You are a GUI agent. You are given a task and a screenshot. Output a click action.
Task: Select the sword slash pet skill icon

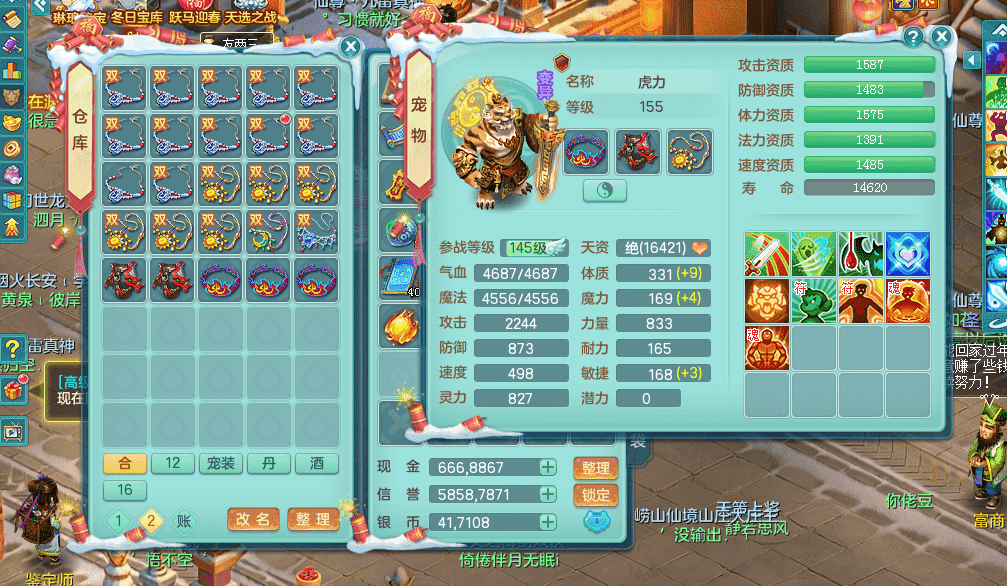[x=766, y=254]
